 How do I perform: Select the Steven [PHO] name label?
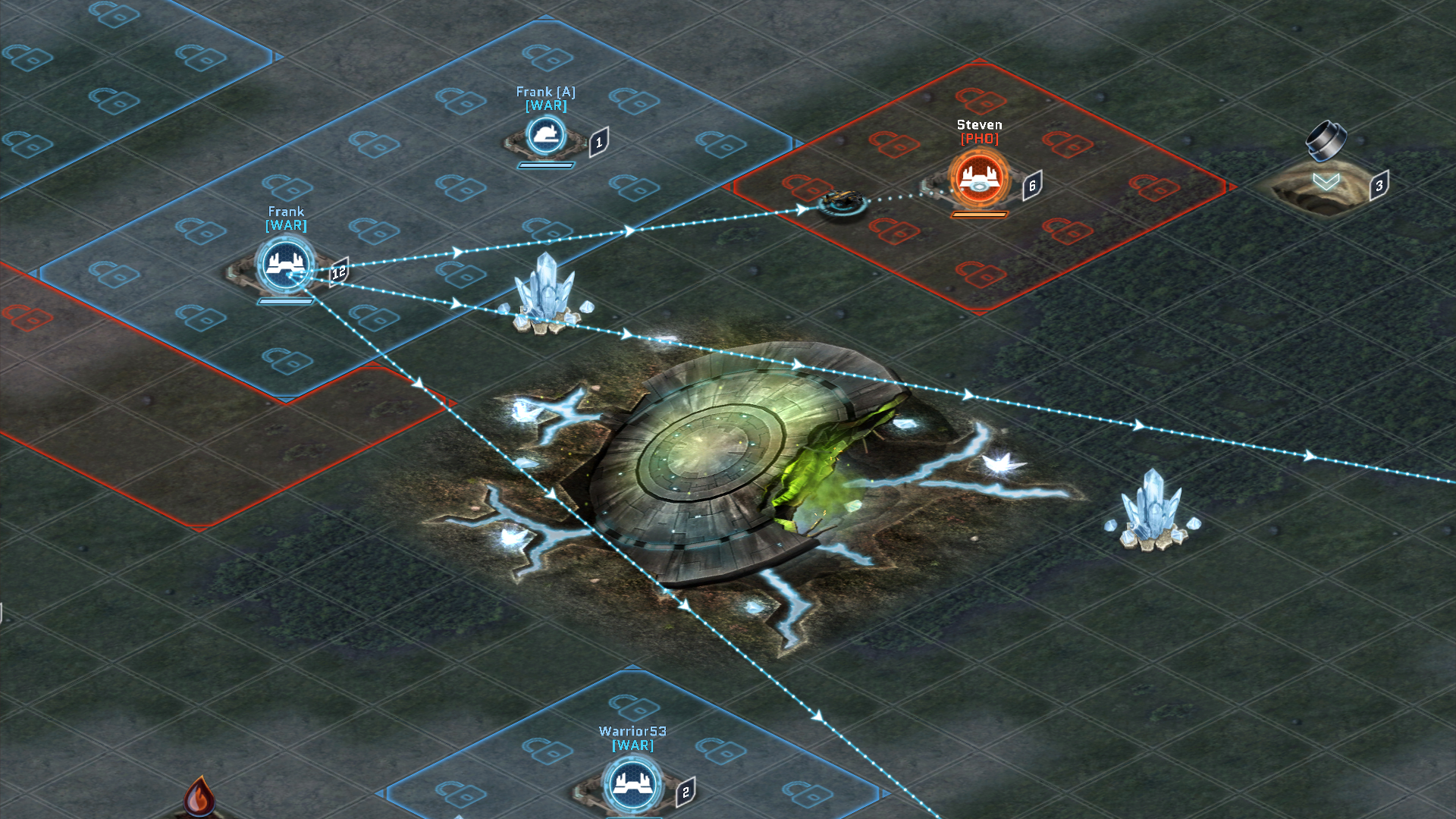(978, 130)
